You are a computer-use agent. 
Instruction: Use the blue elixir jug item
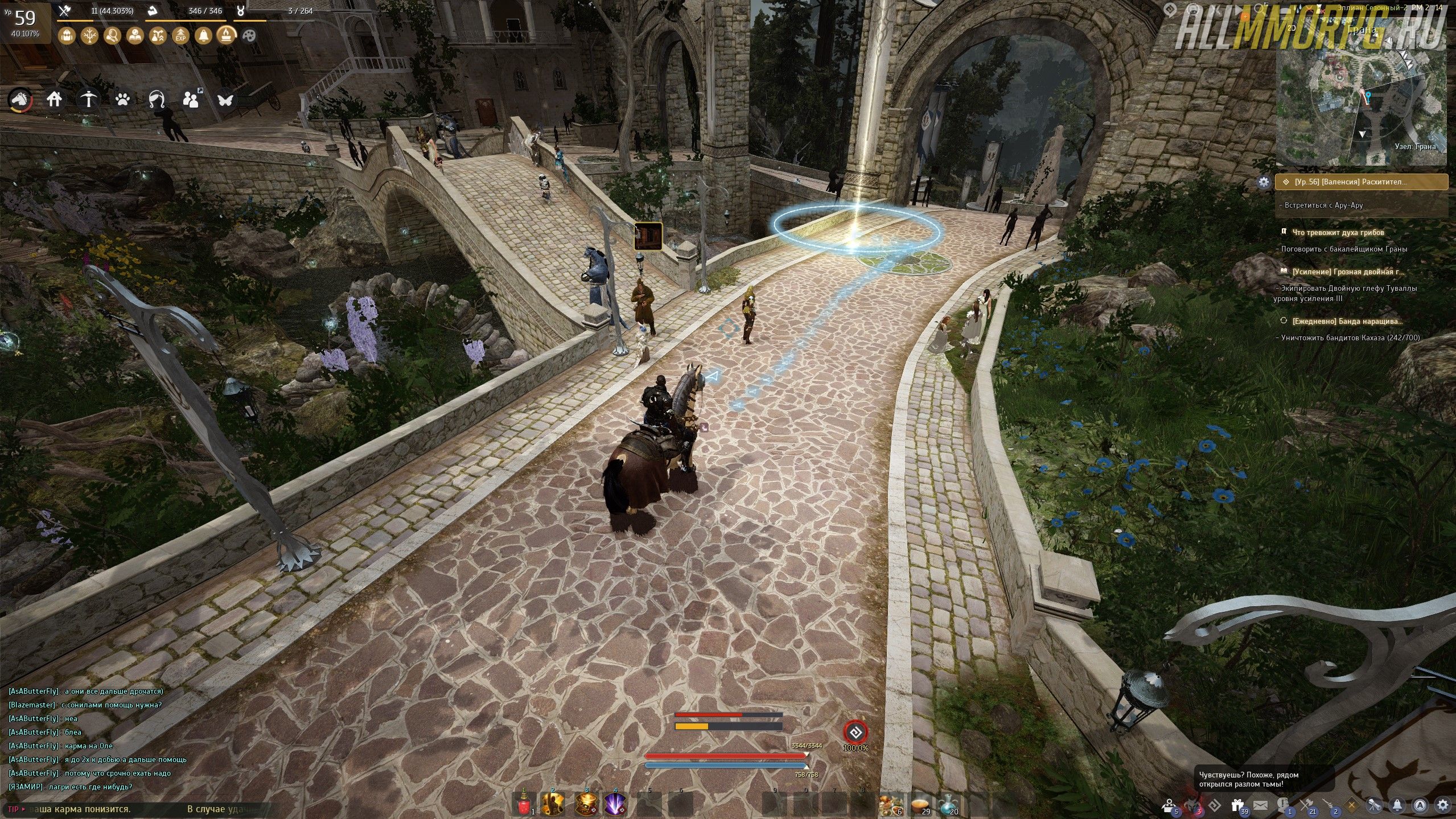point(949,804)
